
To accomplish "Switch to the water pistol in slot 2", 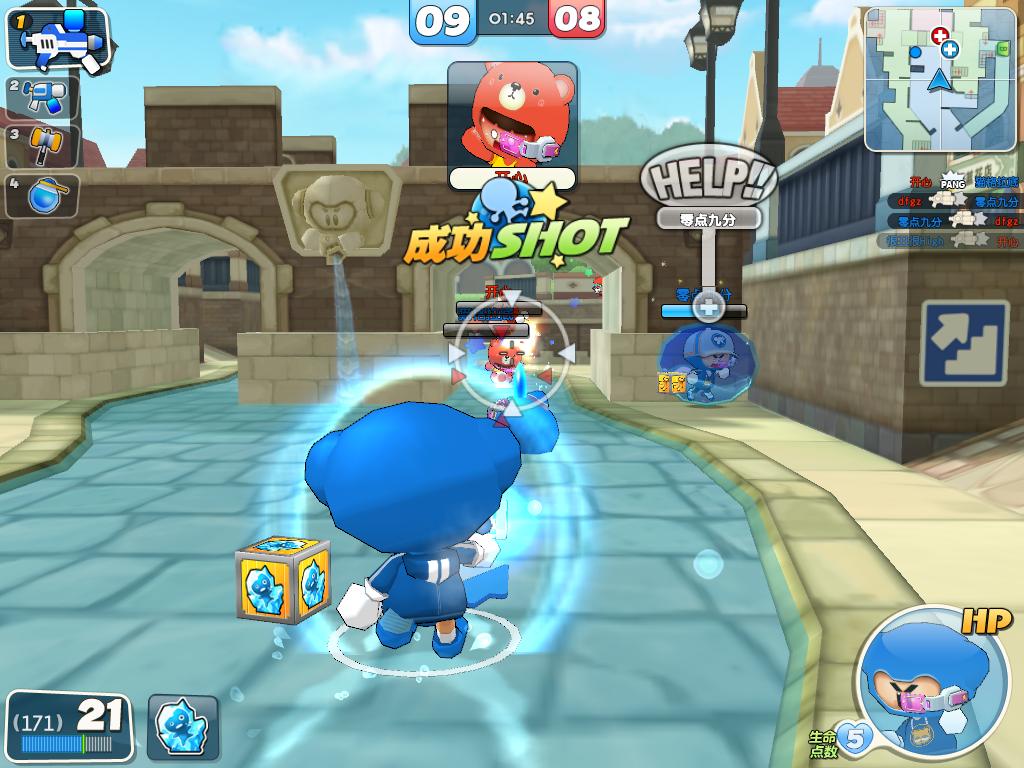I will 43,97.
